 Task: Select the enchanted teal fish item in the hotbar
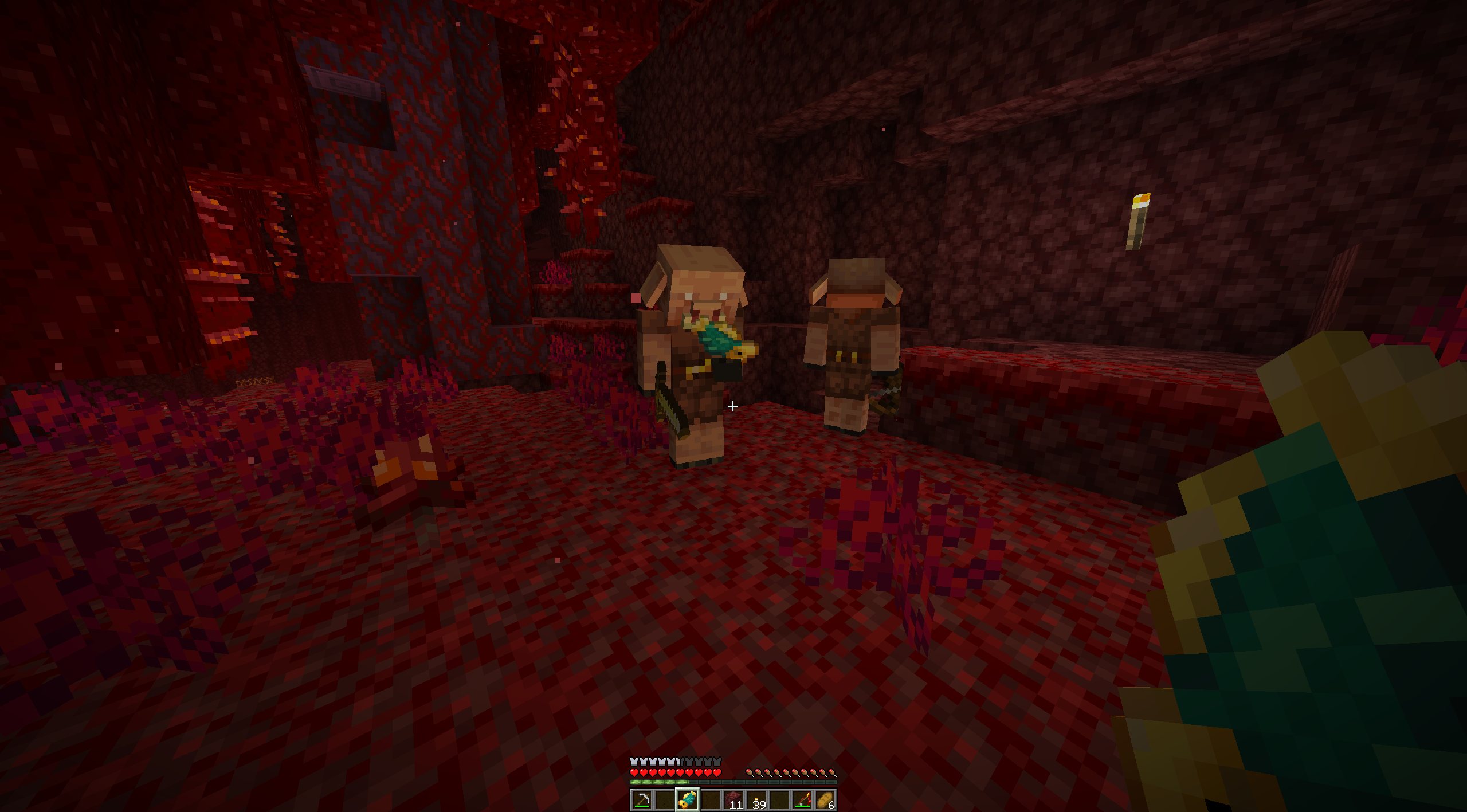point(688,801)
